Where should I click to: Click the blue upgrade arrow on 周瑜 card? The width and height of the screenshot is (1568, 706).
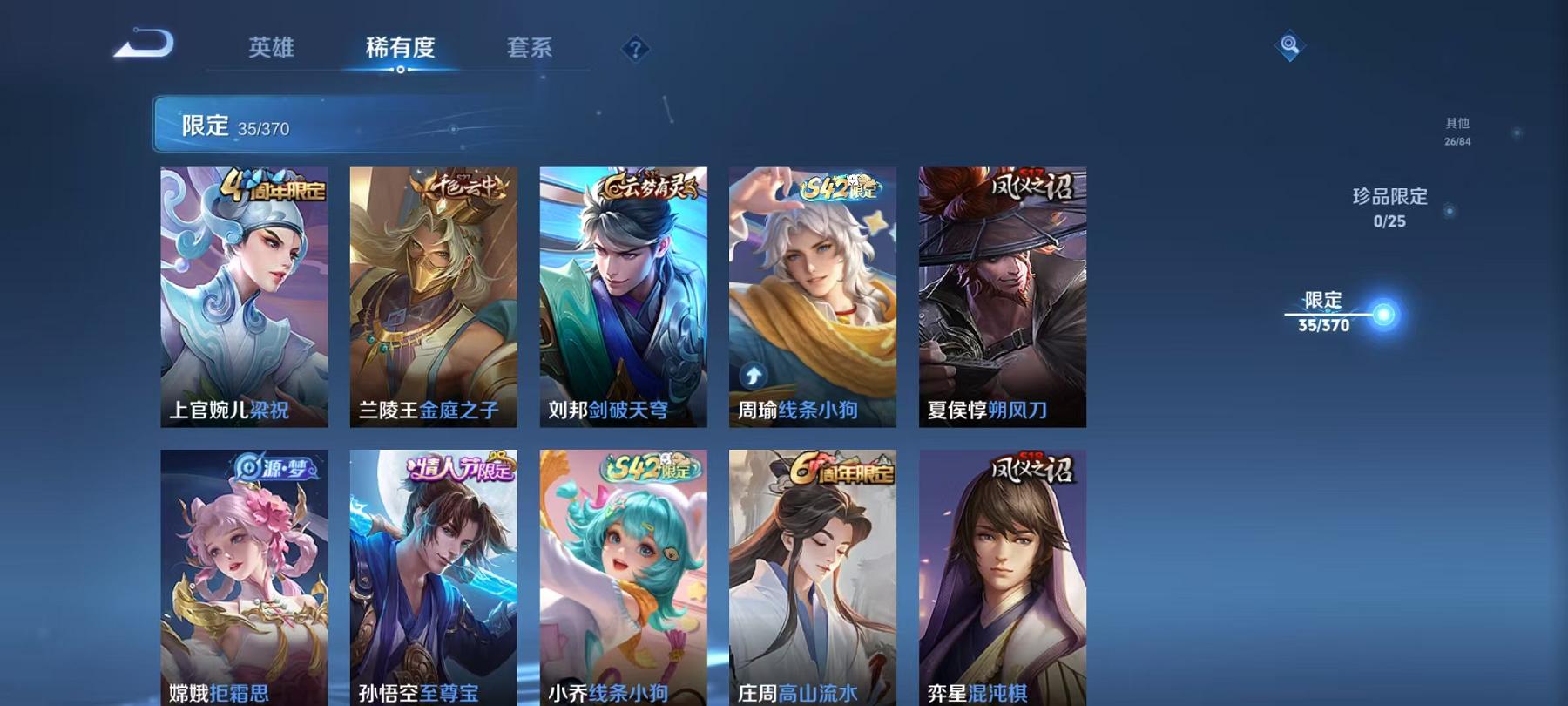pyautogui.click(x=753, y=377)
